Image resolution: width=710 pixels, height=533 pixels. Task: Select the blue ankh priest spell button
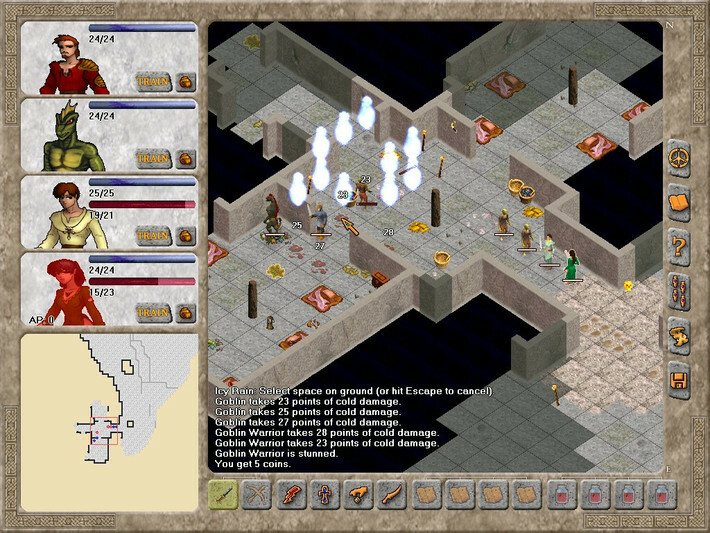pos(326,495)
